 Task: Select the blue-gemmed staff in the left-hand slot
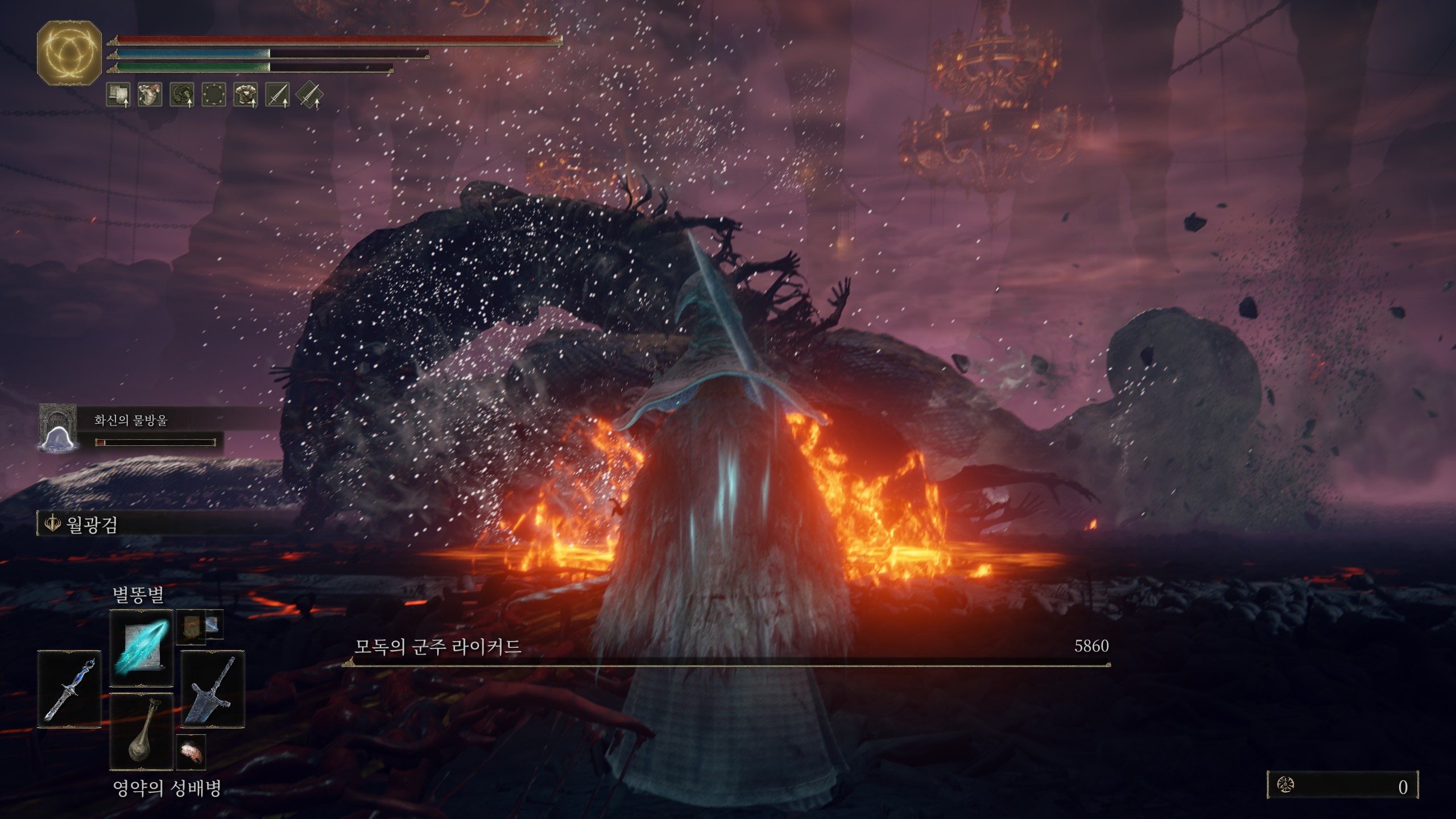(69, 689)
